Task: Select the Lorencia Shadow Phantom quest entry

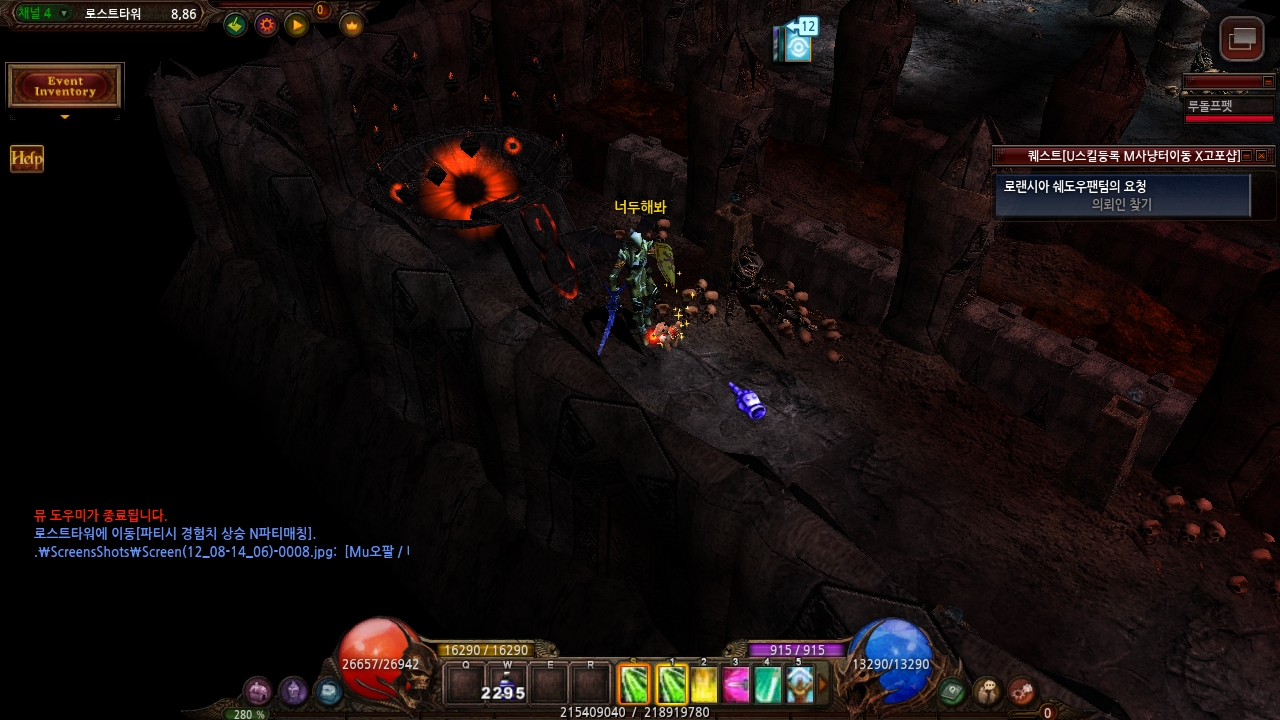Action: 1122,195
